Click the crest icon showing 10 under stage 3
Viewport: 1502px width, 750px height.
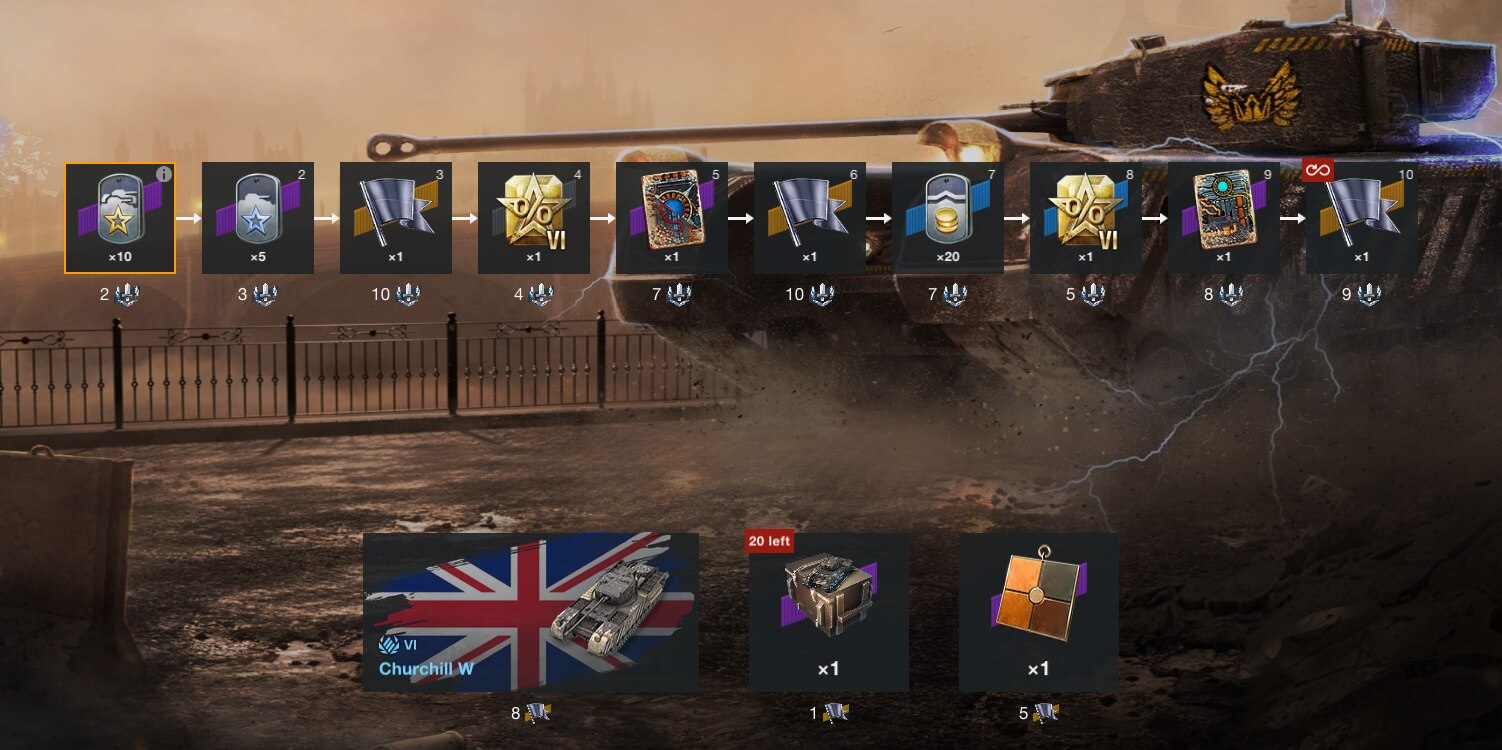coord(410,293)
